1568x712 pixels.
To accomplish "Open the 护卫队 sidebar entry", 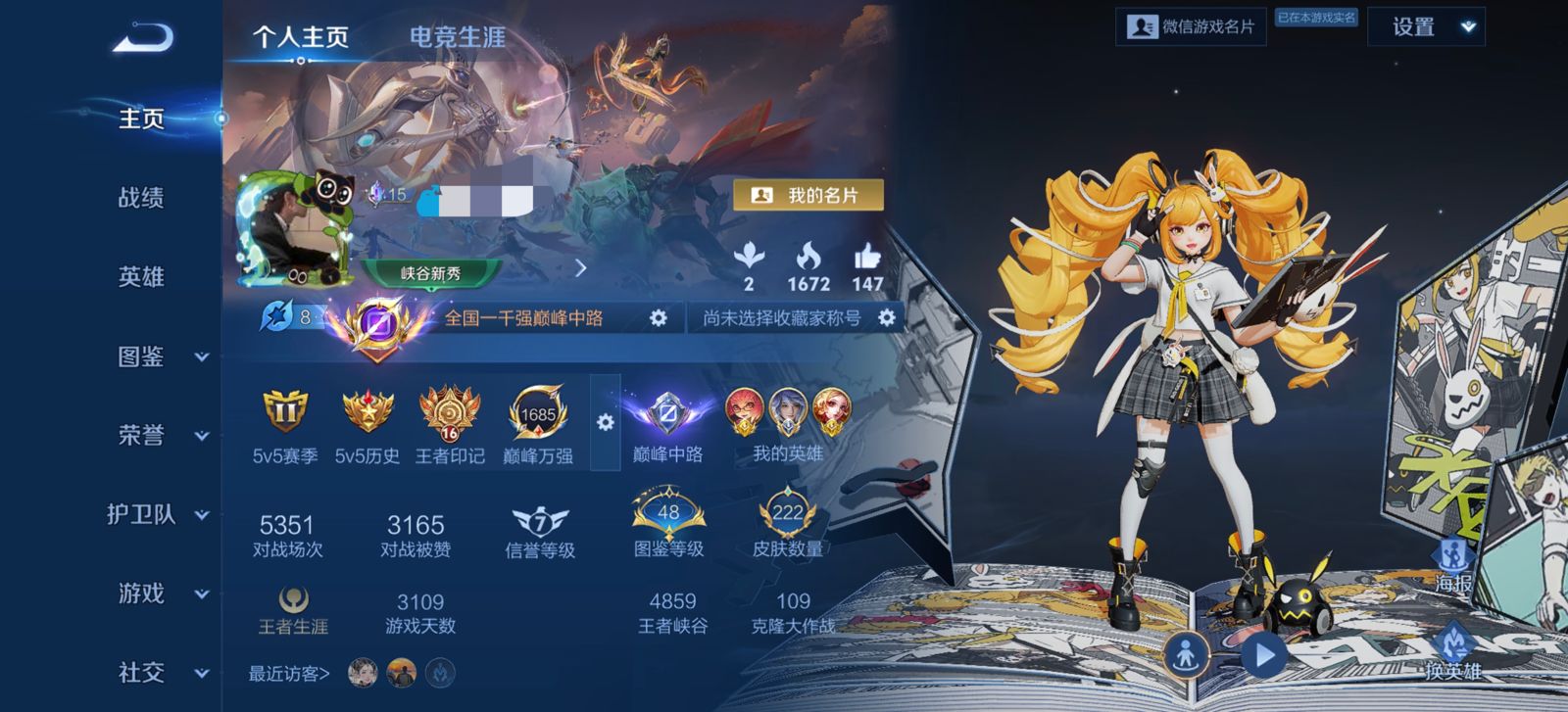I will click(x=157, y=514).
